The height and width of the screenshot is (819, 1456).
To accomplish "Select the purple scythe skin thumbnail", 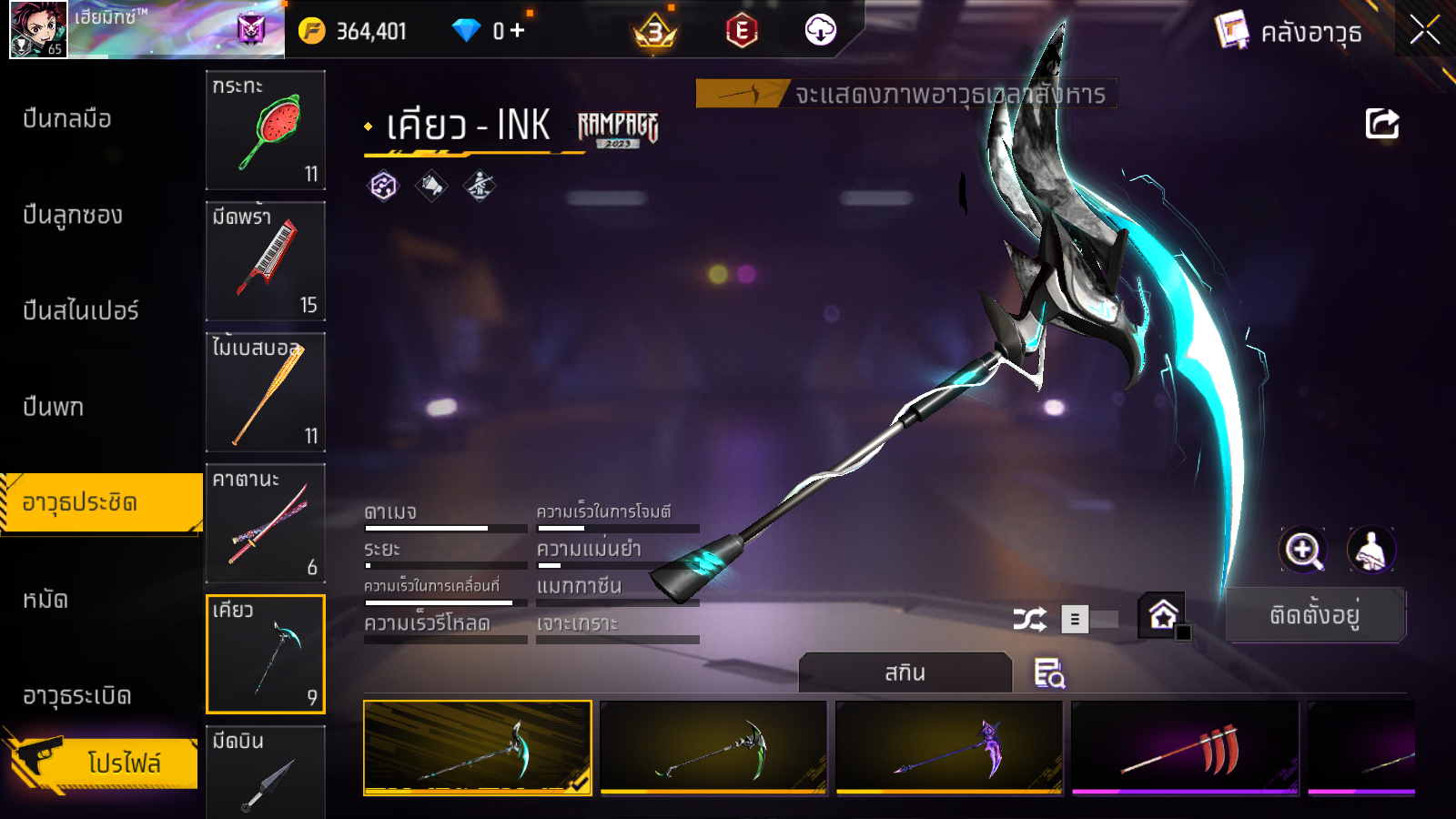I will [x=949, y=748].
